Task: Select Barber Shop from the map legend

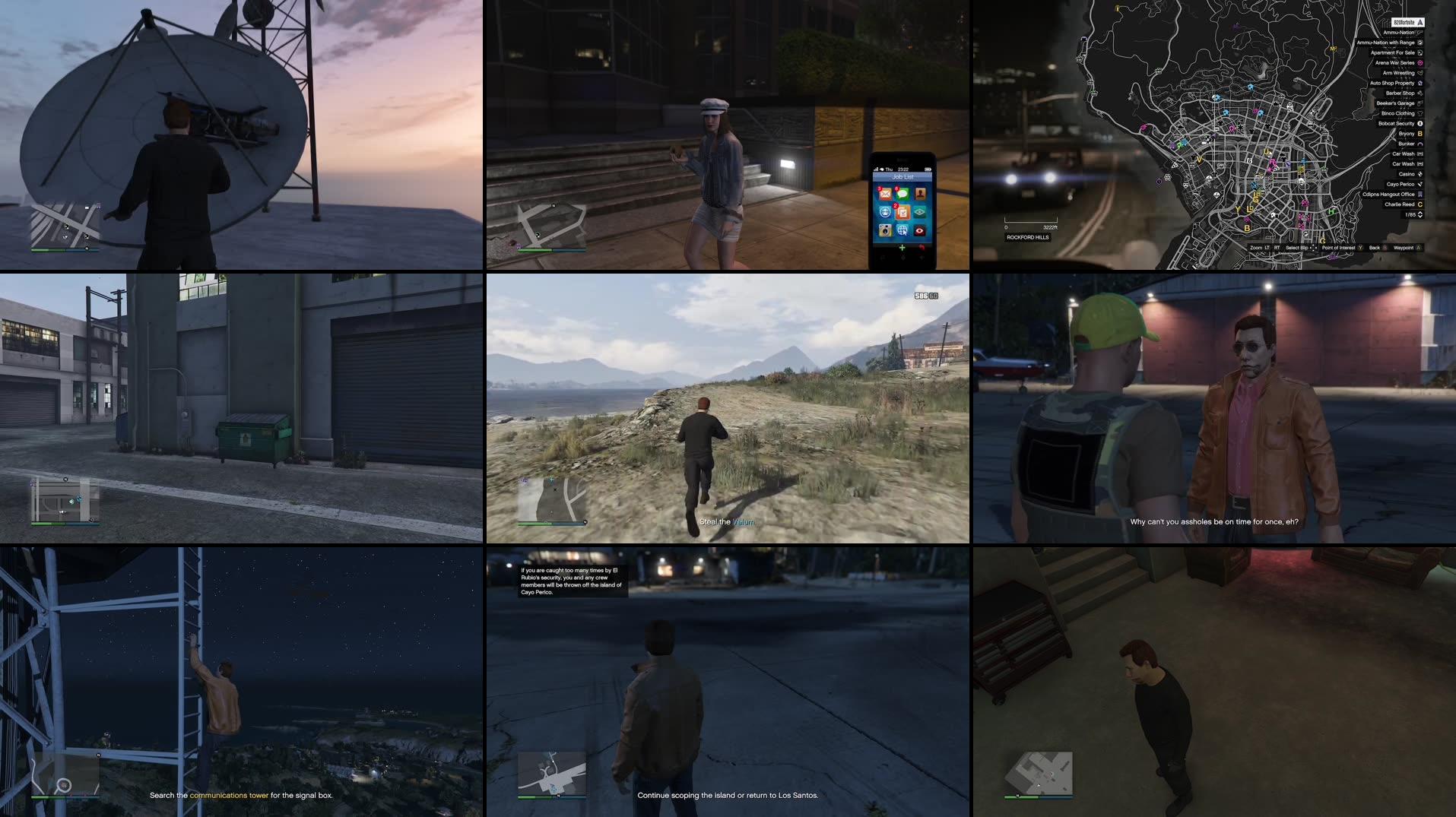Action: point(1400,93)
